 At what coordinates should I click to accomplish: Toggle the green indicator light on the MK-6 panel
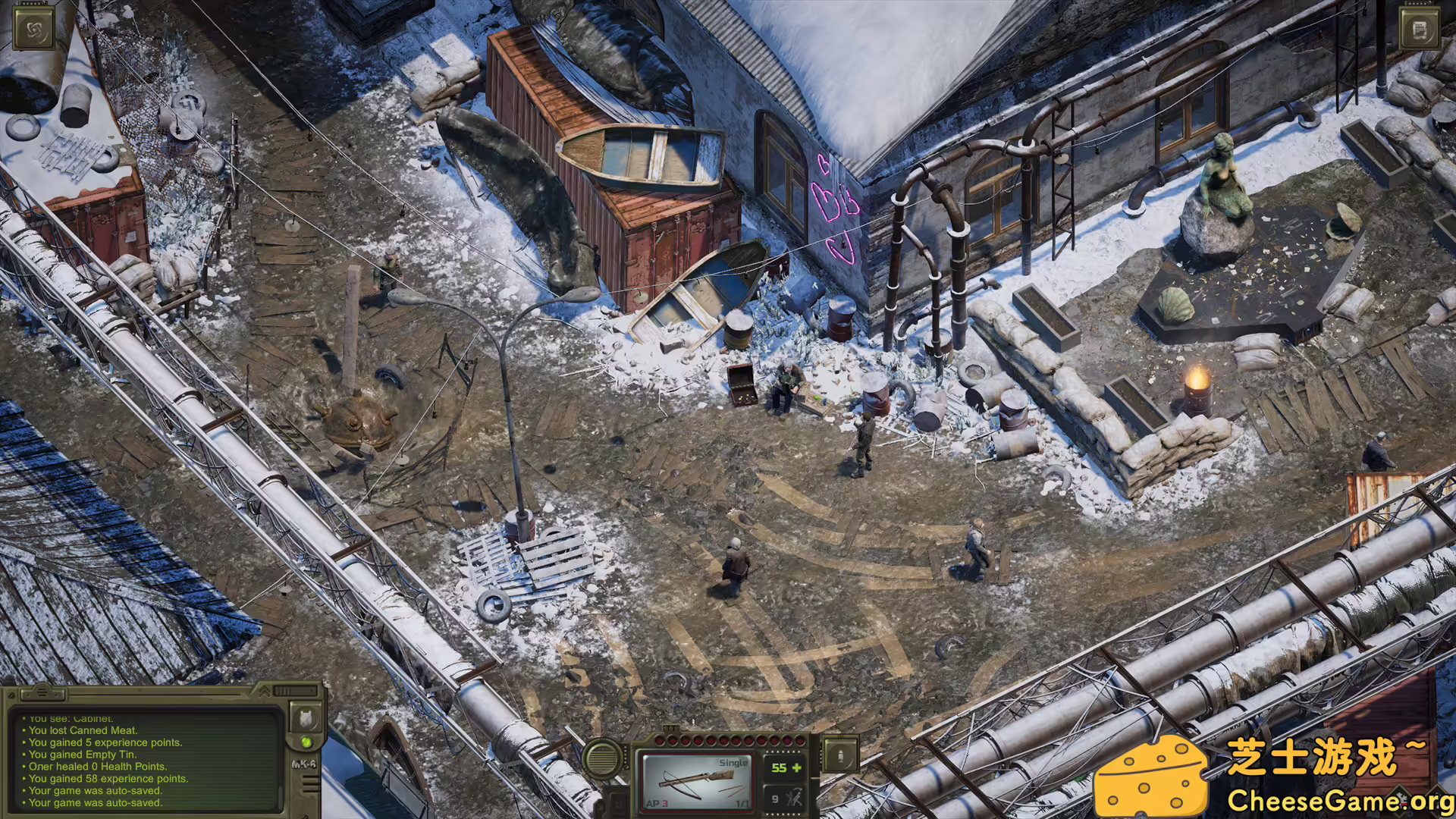click(307, 744)
